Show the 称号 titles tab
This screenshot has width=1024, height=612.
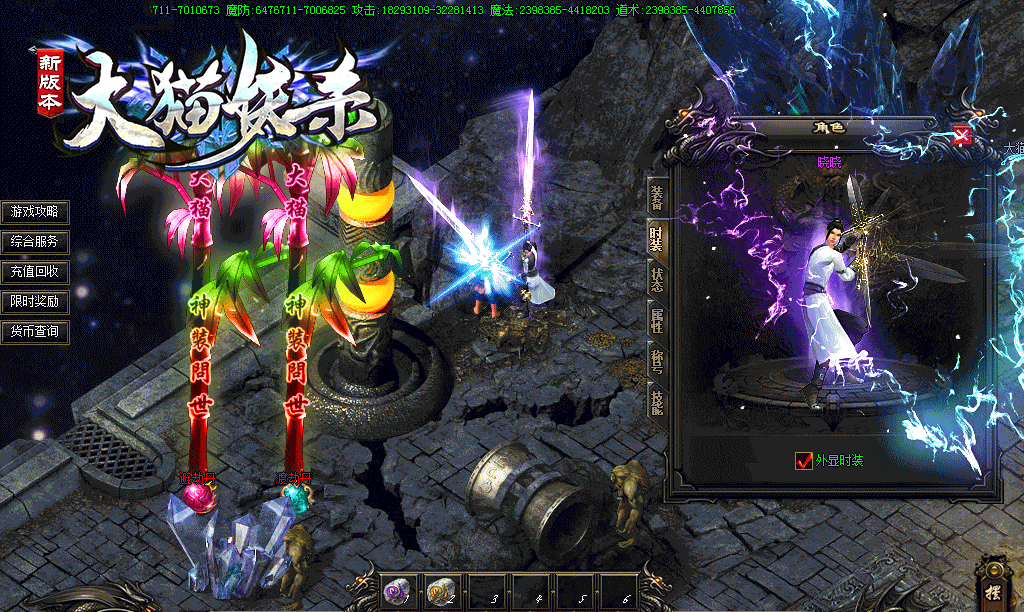click(x=656, y=362)
